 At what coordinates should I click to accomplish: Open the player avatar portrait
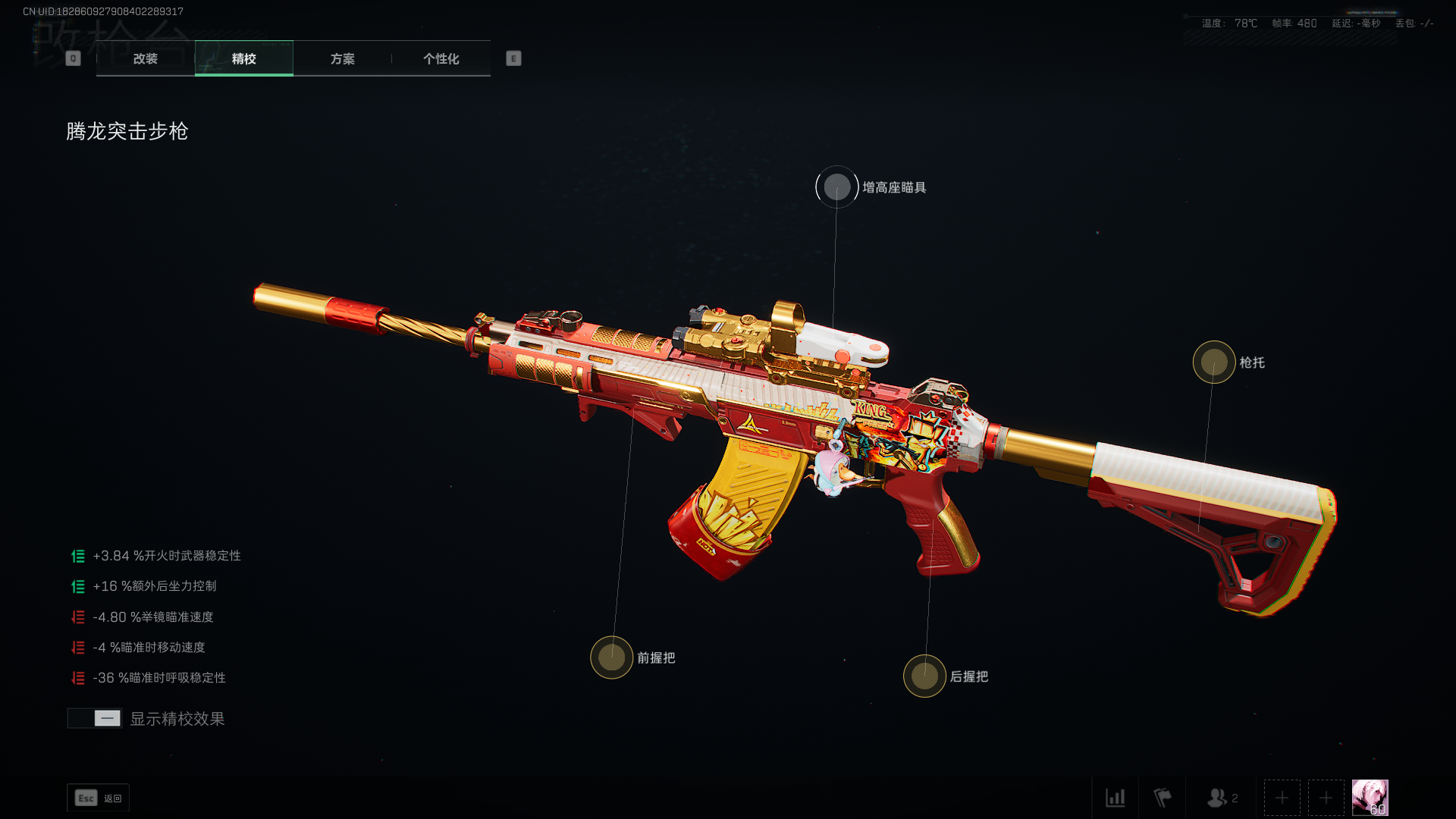coord(1370,798)
